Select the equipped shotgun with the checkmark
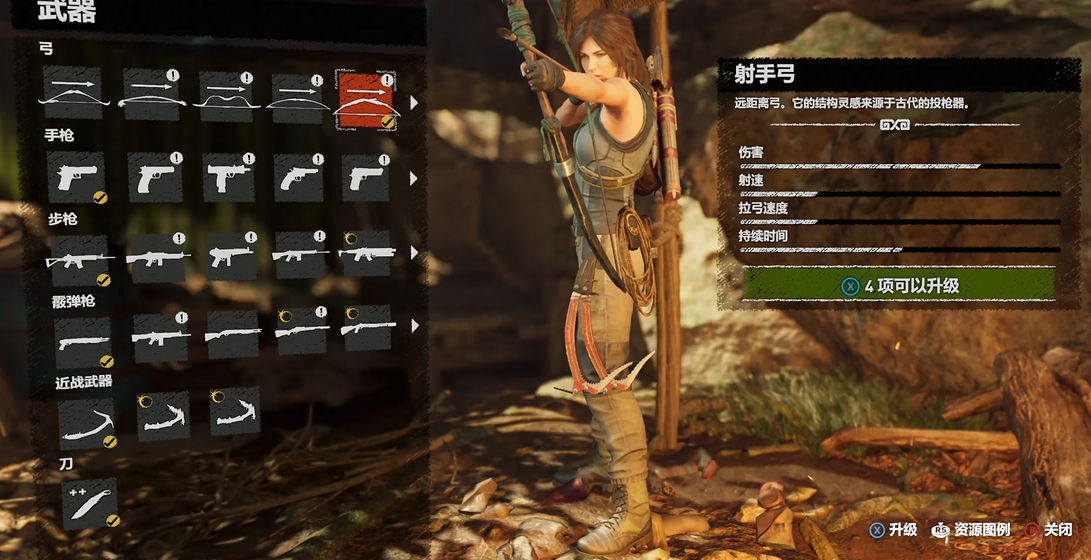 tap(82, 341)
